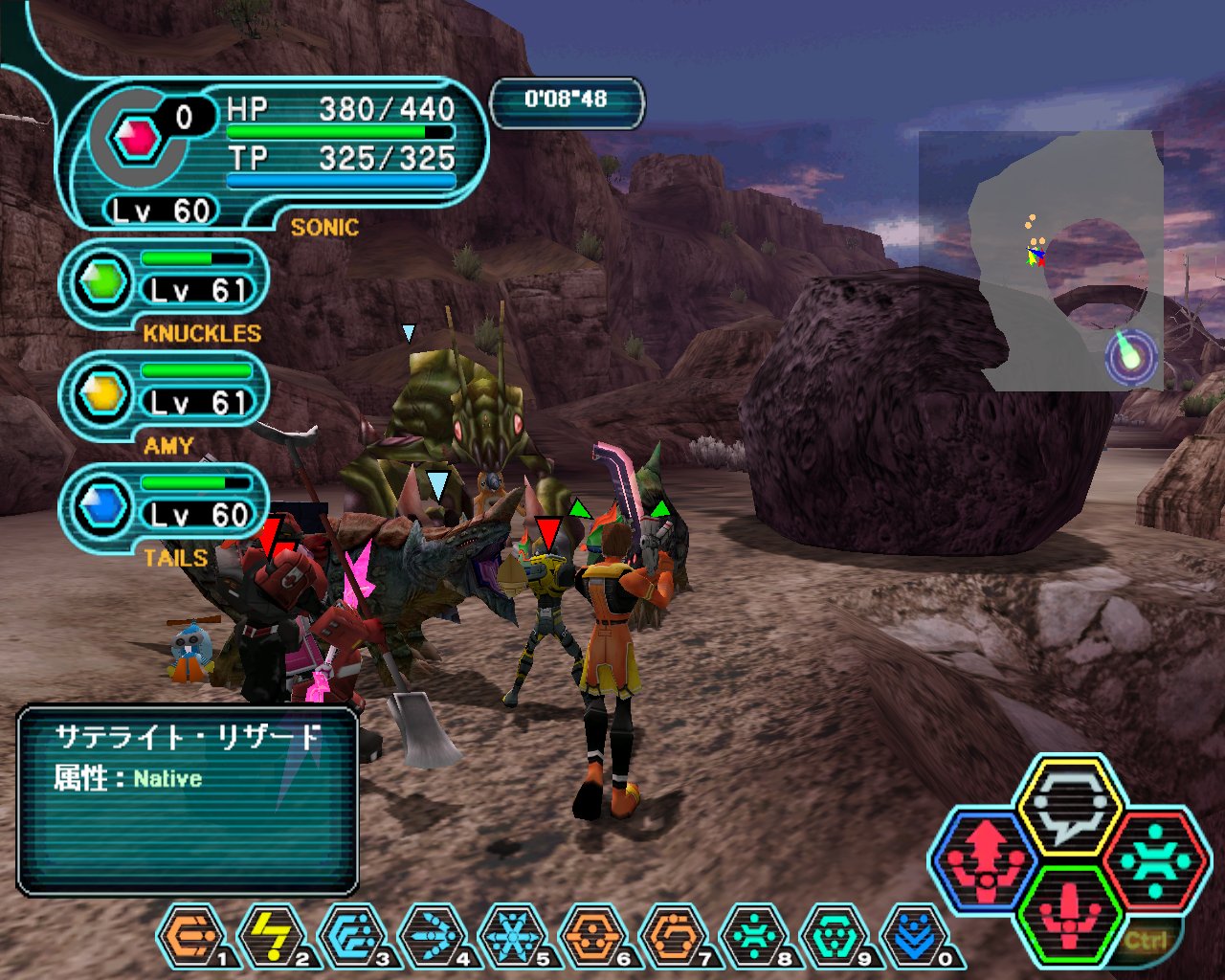The image size is (1225, 980).
Task: Use the yellow lightning bolt technique
Action: (271, 935)
